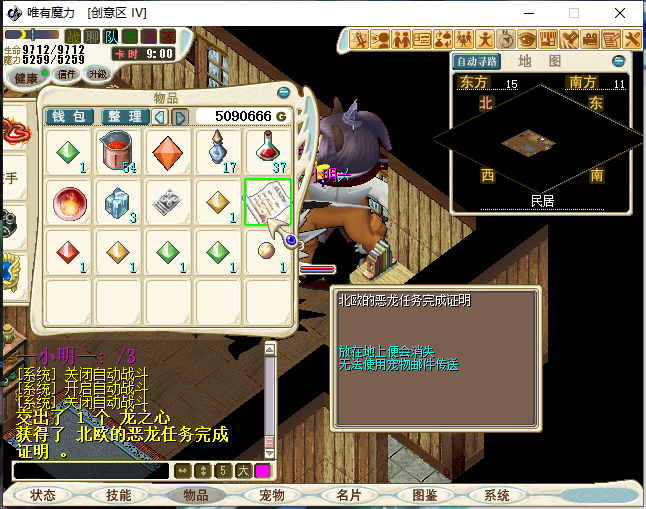
Task: Select the large orange crystal item
Action: tap(168, 153)
